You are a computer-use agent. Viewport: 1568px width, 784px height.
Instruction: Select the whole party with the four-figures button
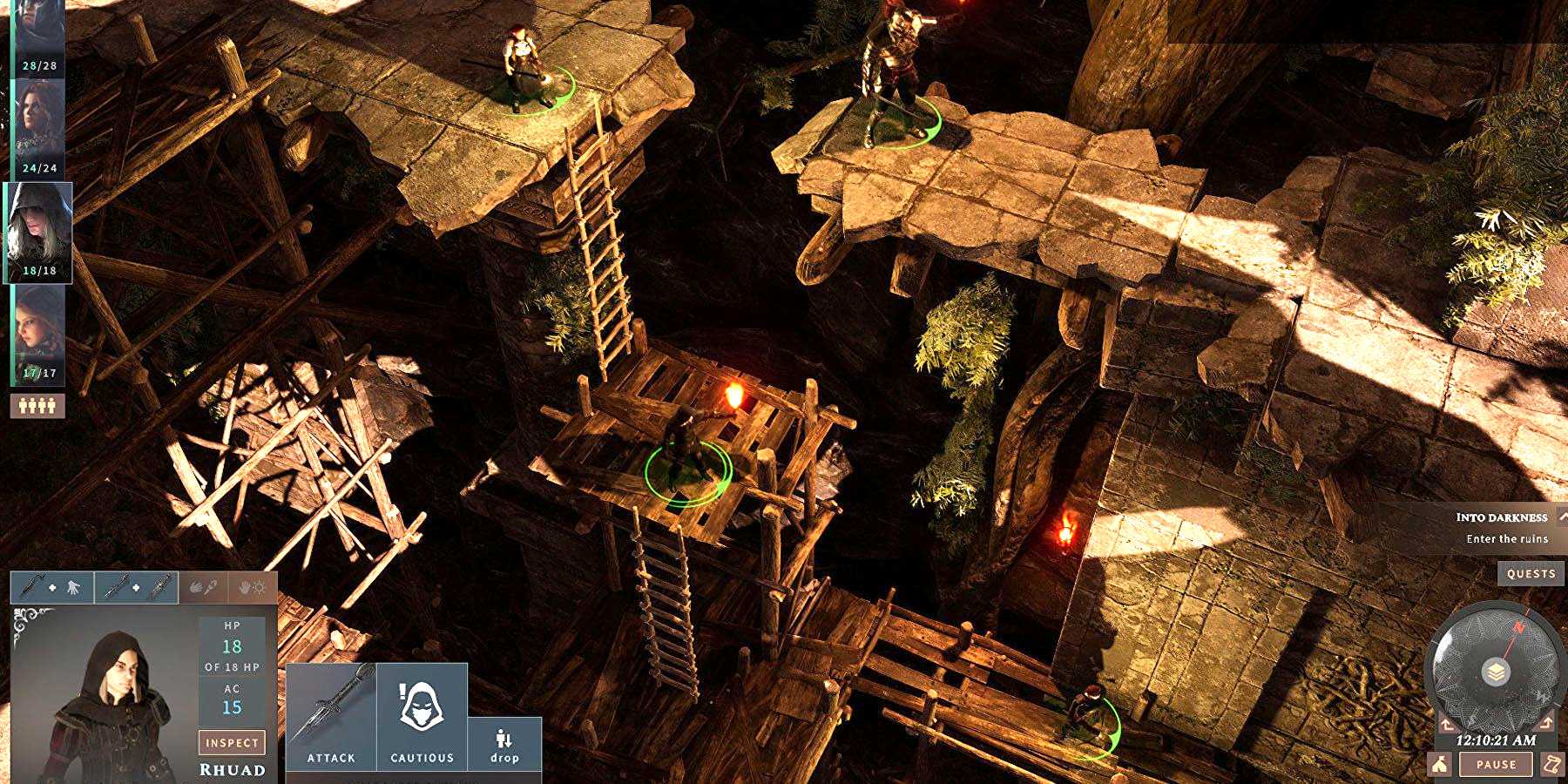coord(37,405)
